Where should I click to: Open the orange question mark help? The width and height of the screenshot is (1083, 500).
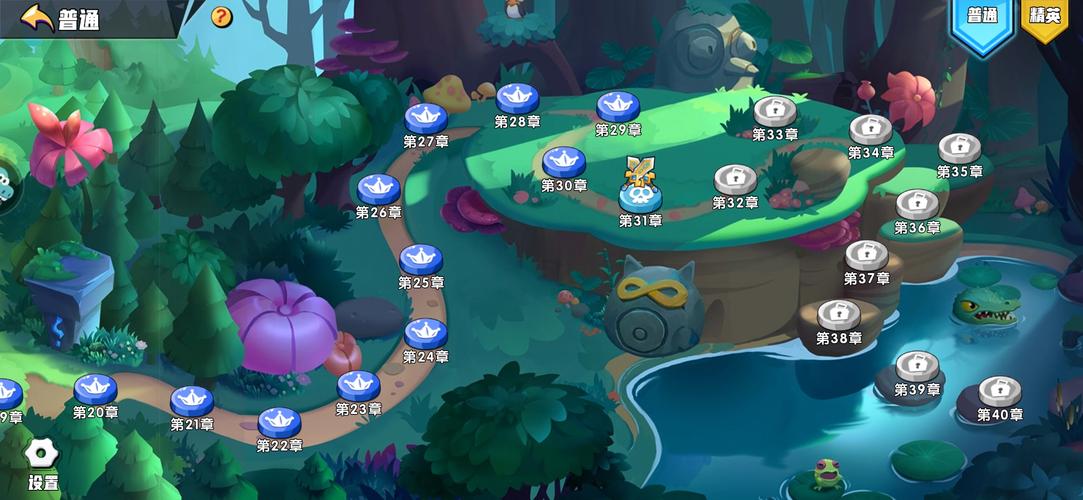tap(221, 17)
